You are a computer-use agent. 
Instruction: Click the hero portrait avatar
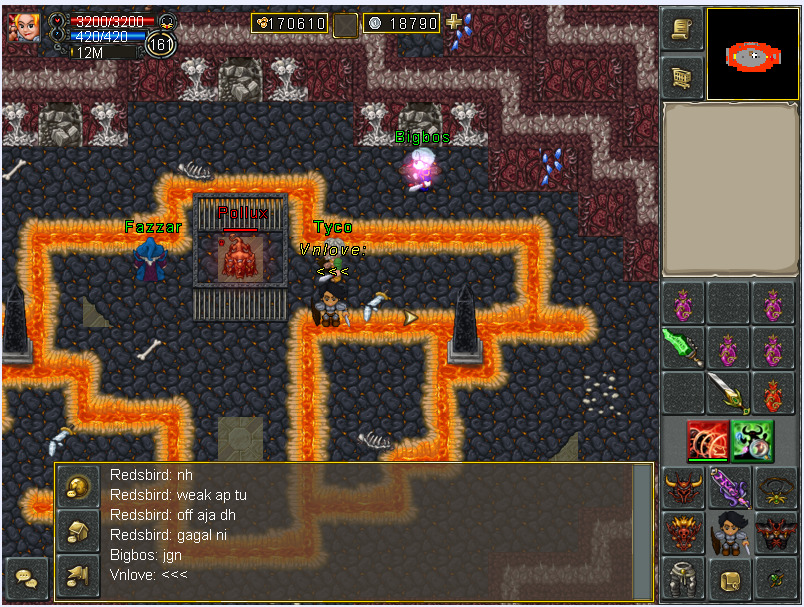coord(24,27)
